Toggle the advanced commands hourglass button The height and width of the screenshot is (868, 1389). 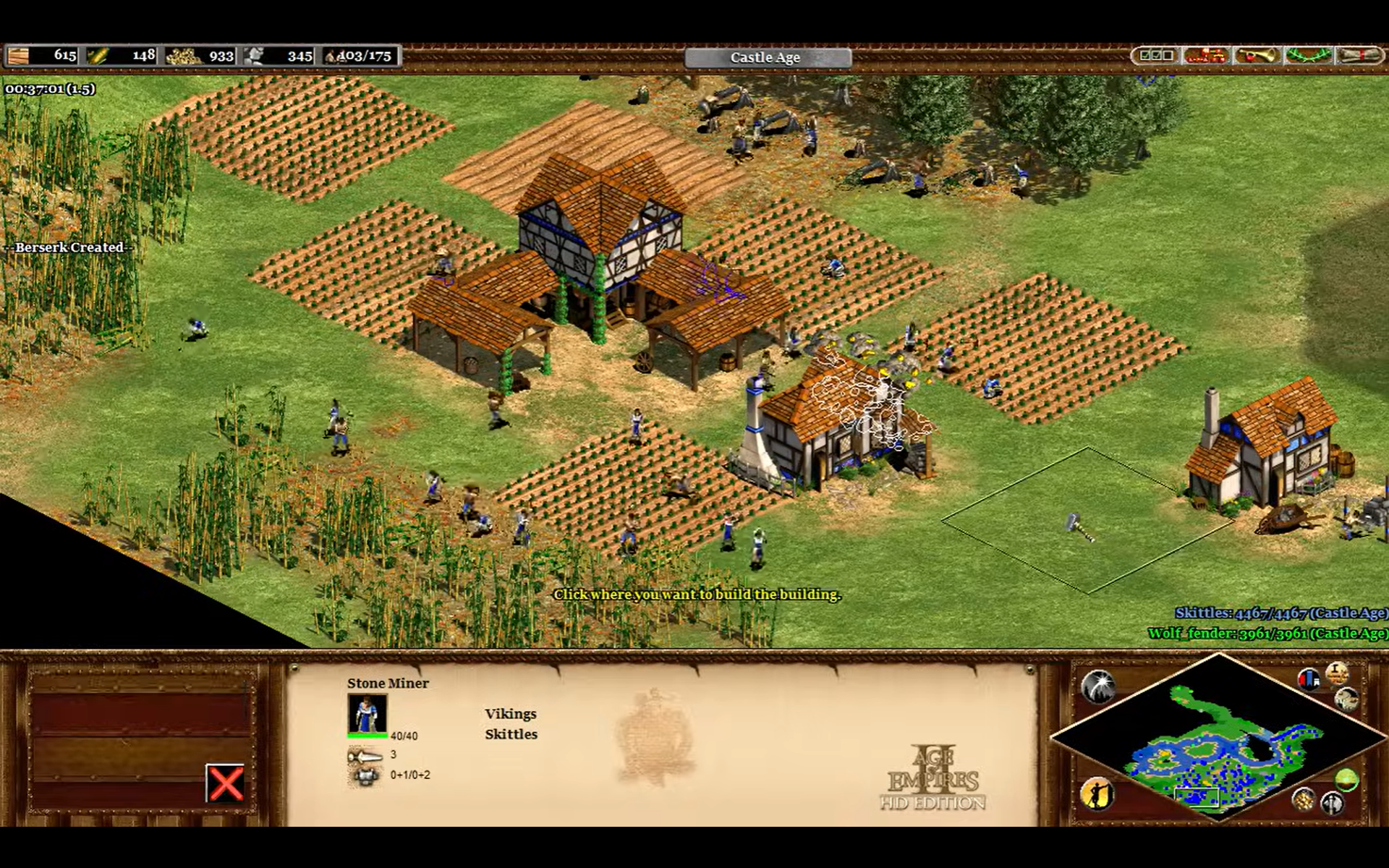[x=1337, y=672]
